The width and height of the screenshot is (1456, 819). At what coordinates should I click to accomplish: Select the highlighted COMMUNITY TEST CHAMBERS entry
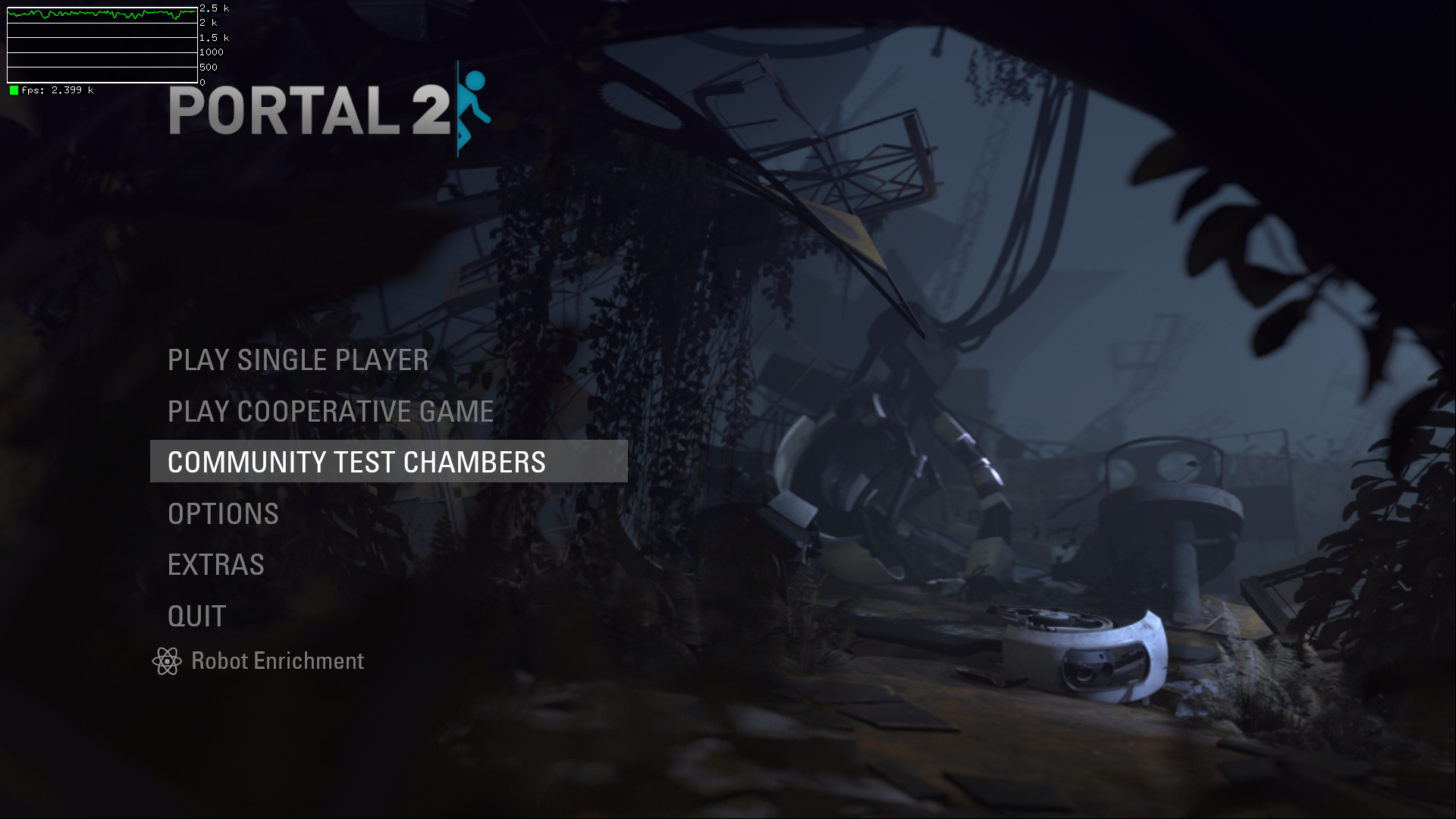click(x=356, y=461)
